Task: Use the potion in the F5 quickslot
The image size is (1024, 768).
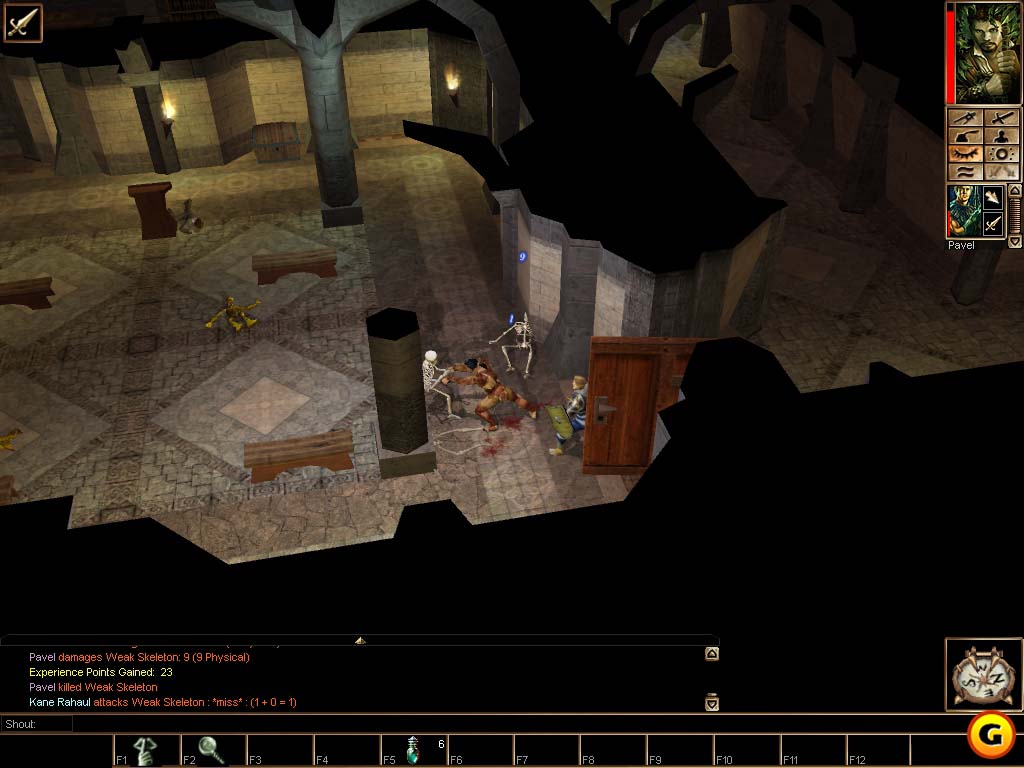Action: (412, 749)
